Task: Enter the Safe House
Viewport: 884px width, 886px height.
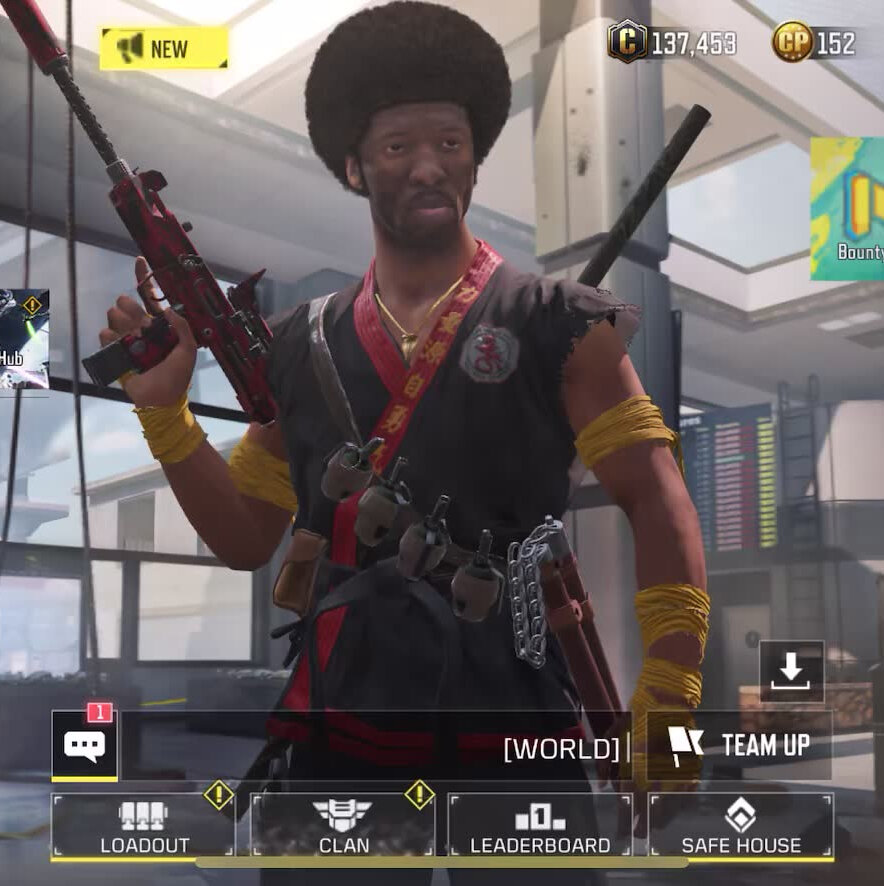Action: point(740,826)
